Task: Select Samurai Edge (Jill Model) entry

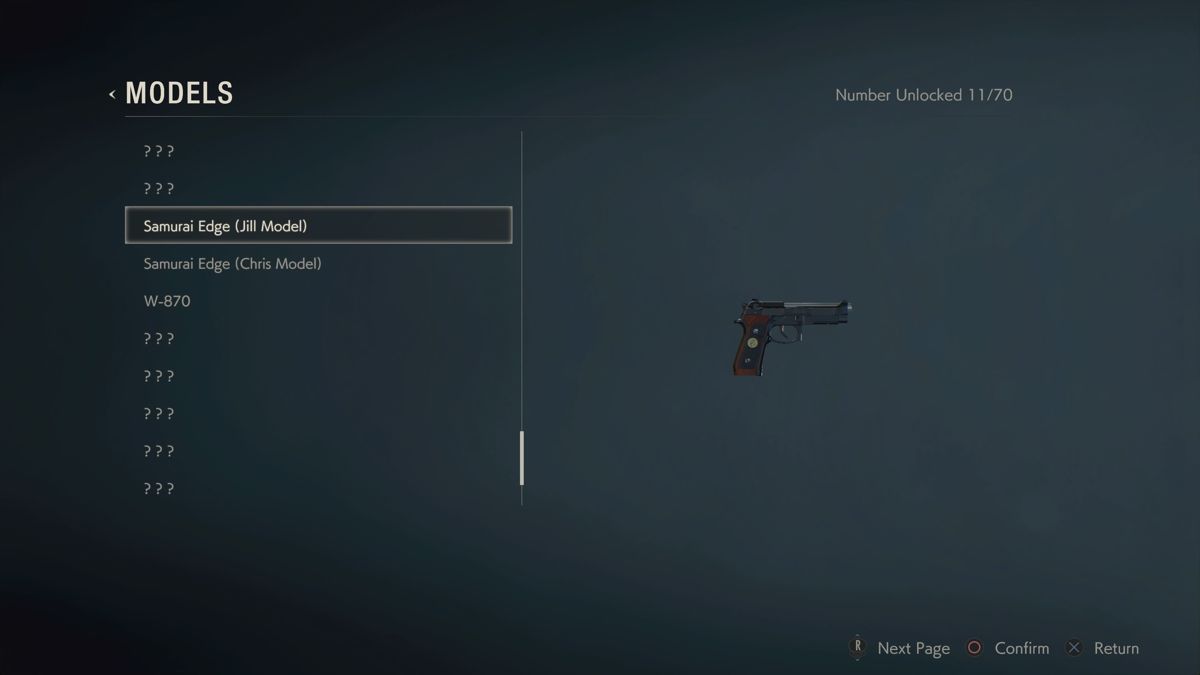Action: (x=318, y=226)
